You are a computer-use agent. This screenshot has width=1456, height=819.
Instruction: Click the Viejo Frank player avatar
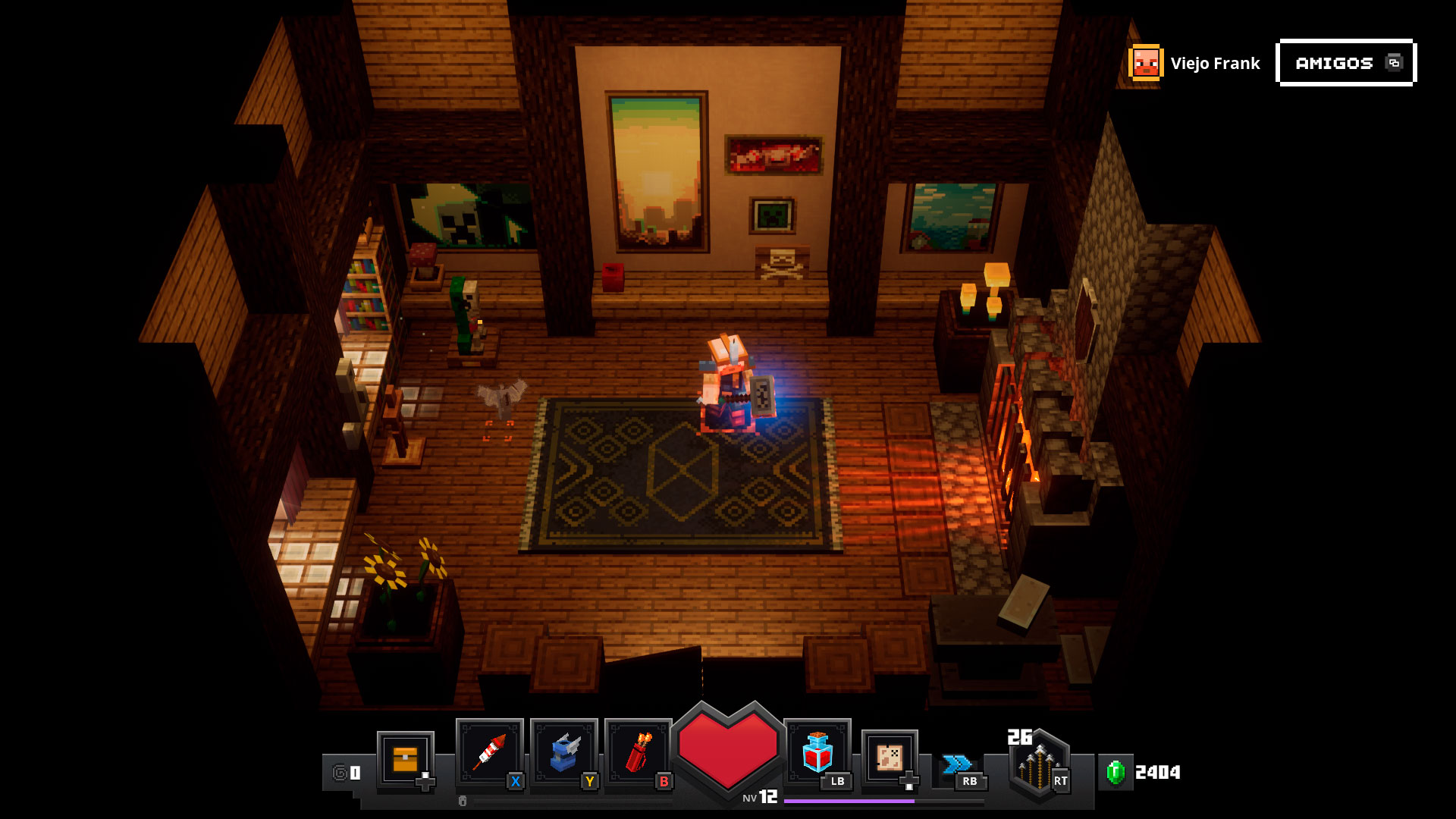1145,63
